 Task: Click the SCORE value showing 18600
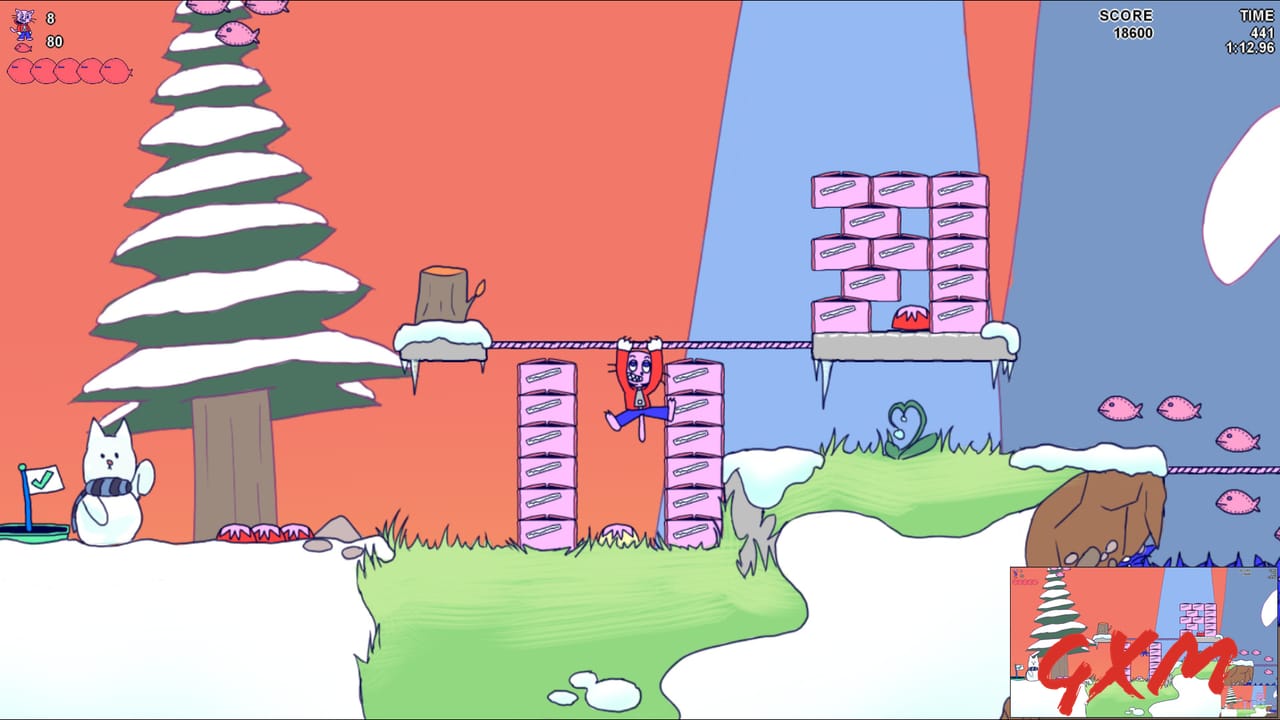coord(1132,31)
